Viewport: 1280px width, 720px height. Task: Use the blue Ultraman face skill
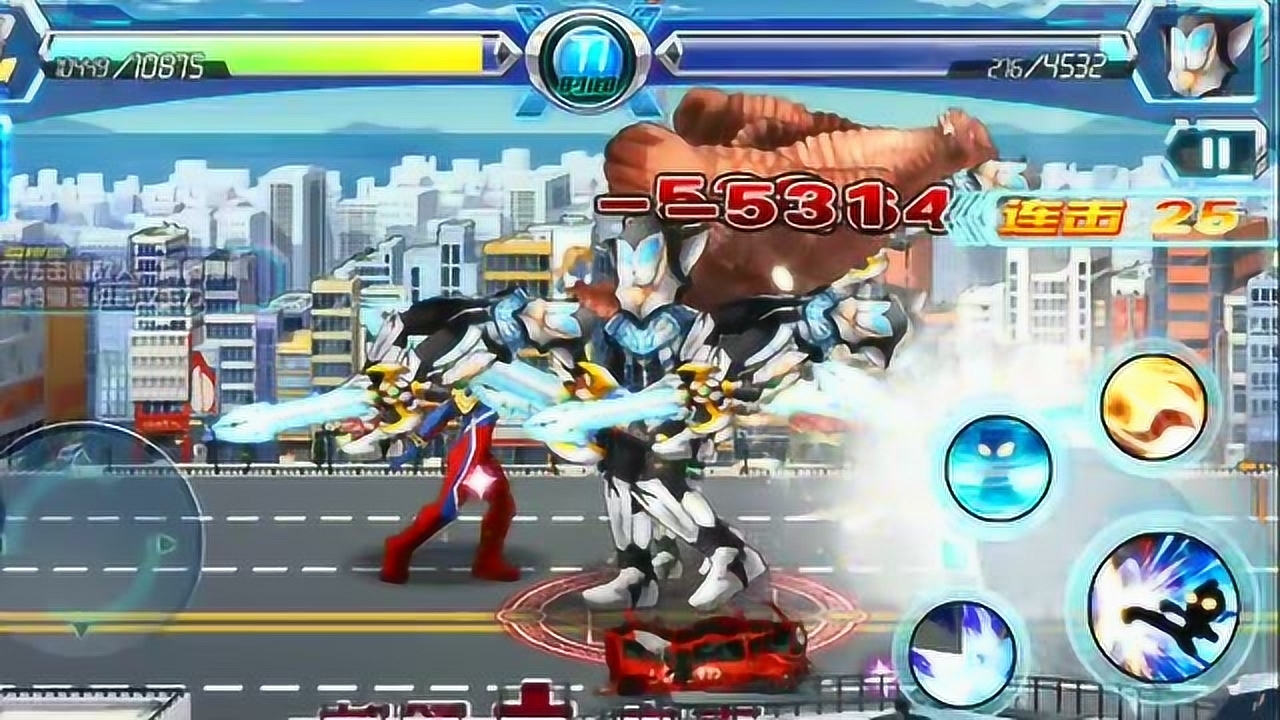coord(998,467)
